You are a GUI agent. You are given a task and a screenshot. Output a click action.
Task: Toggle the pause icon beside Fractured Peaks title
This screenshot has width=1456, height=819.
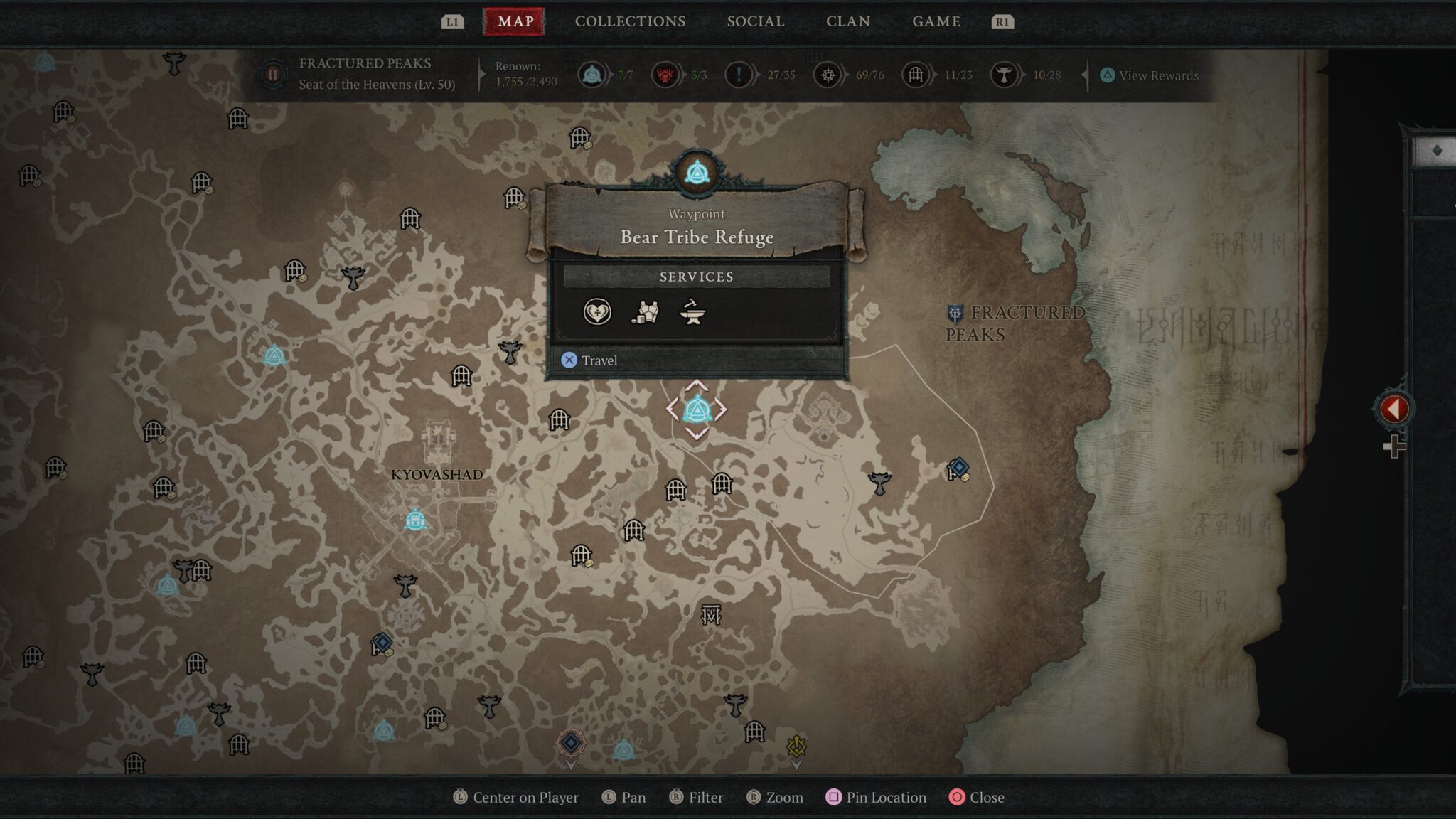pyautogui.click(x=274, y=73)
